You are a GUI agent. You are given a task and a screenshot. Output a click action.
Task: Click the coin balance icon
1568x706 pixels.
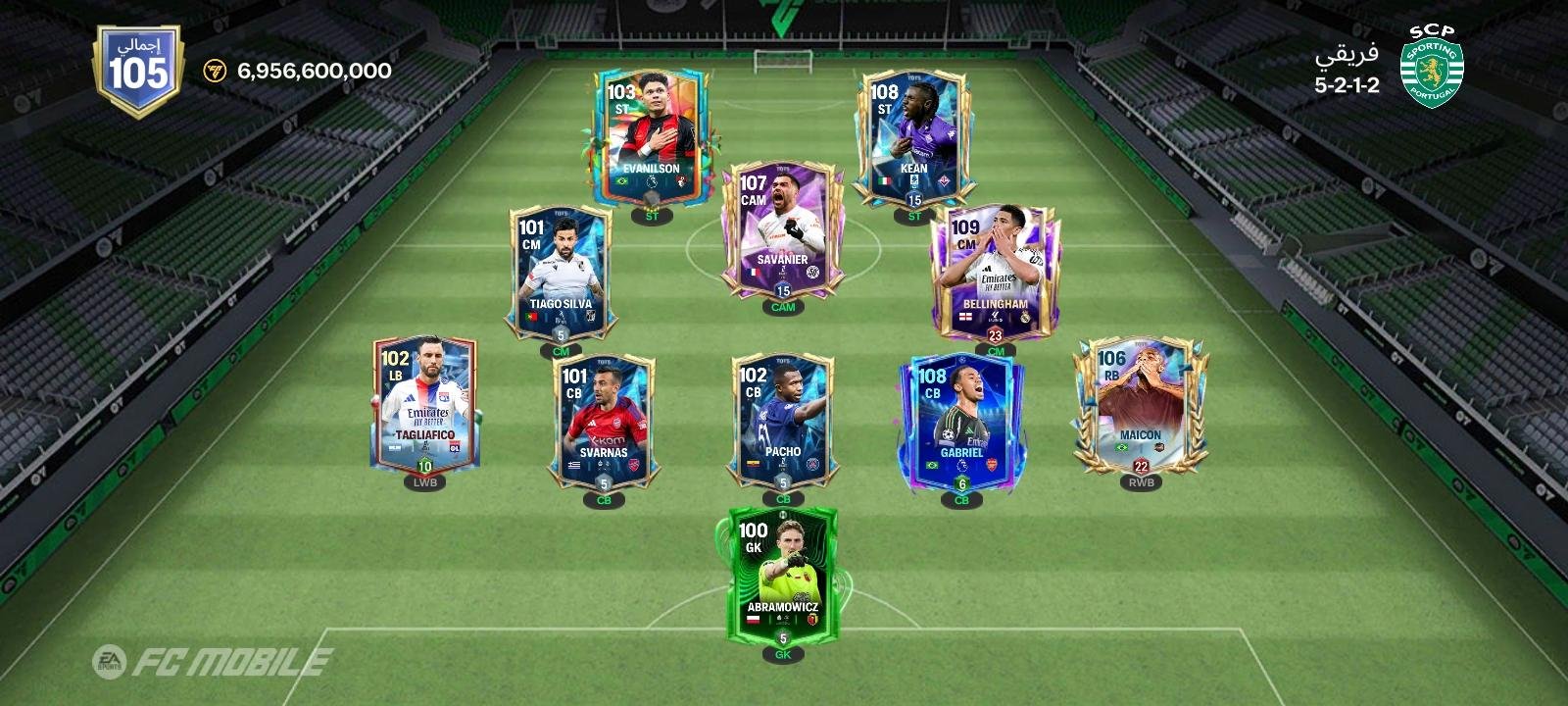(x=216, y=71)
